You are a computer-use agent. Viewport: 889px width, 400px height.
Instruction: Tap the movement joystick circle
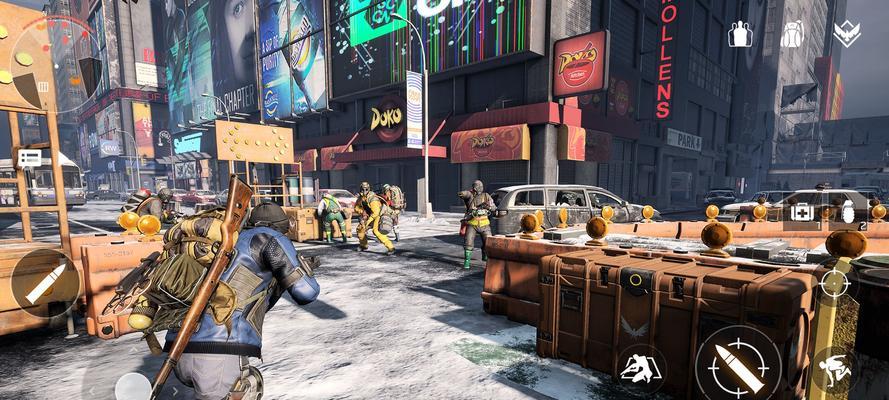pos(132,385)
